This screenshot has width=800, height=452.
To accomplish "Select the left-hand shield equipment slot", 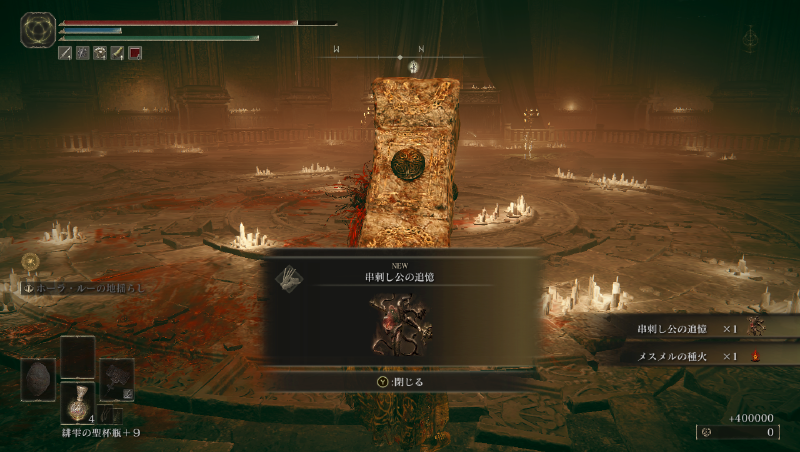I will pyautogui.click(x=38, y=379).
